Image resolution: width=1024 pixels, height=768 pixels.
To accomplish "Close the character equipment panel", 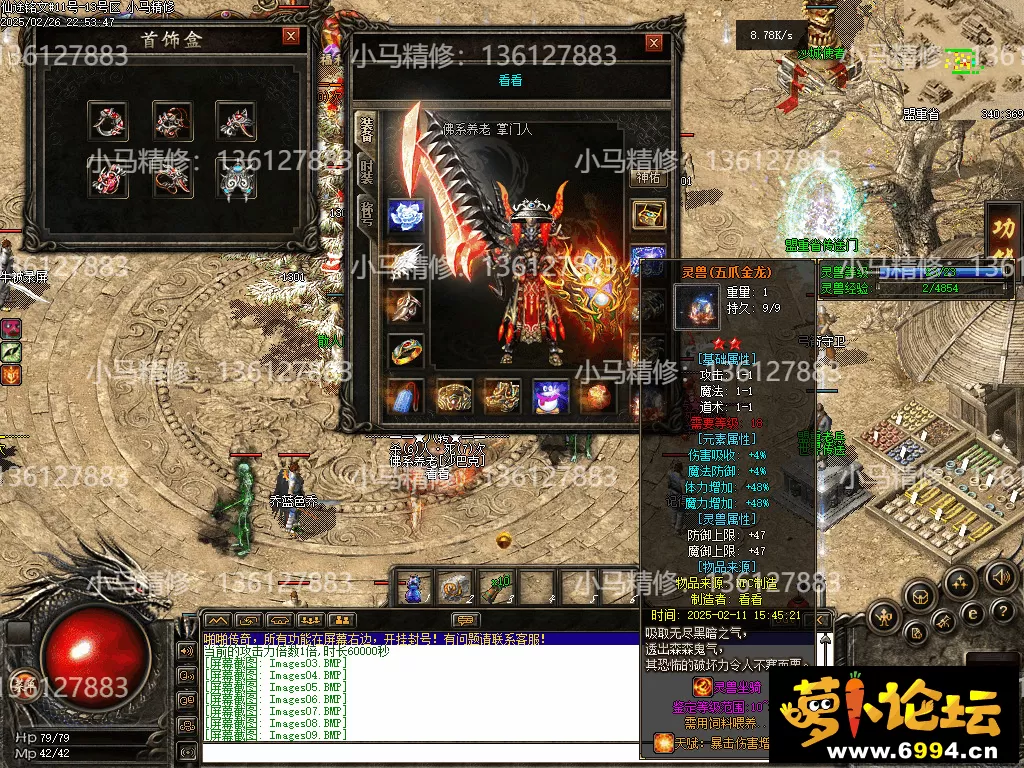I will pos(654,43).
